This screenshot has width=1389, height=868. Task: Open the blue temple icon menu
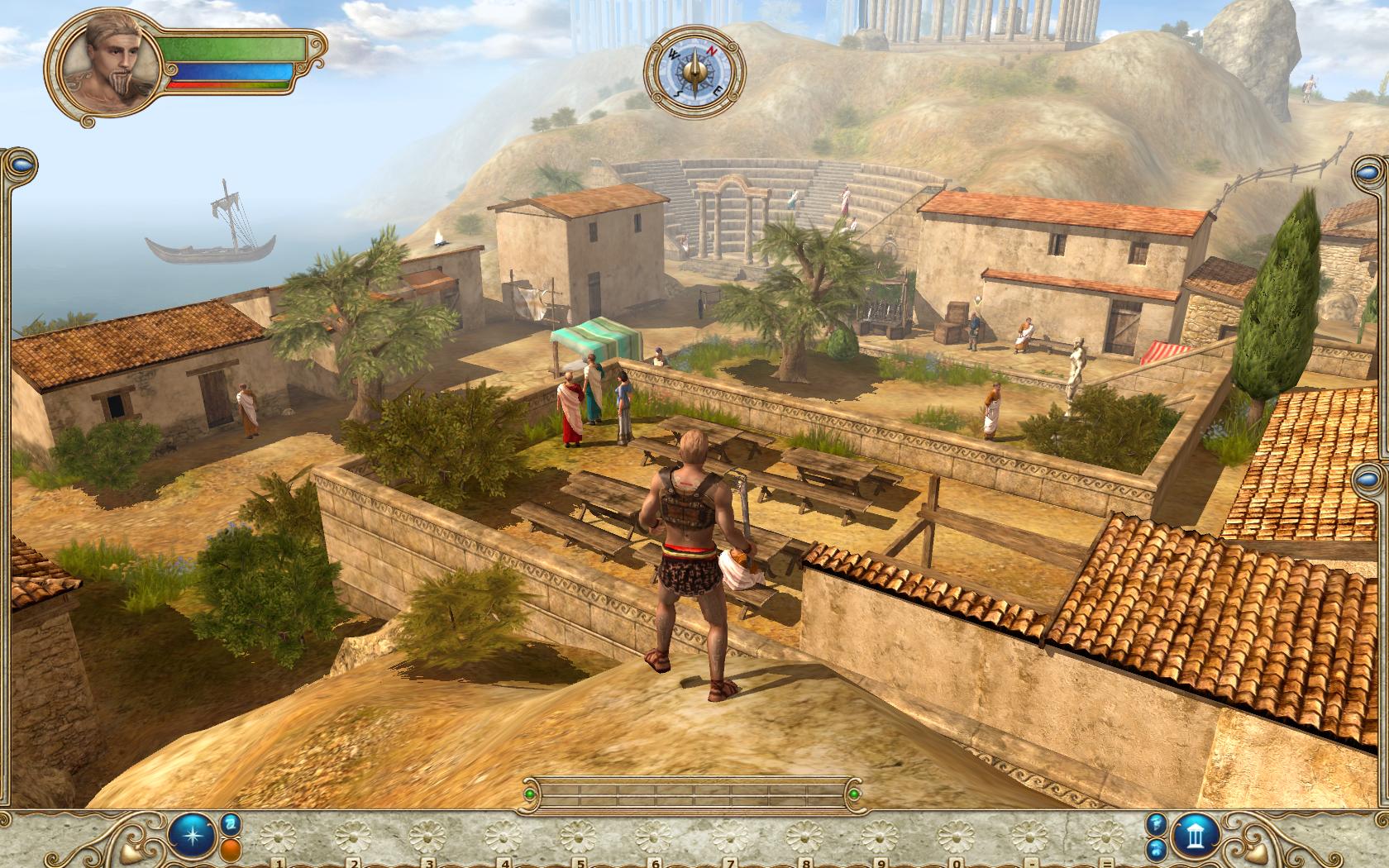[1196, 837]
